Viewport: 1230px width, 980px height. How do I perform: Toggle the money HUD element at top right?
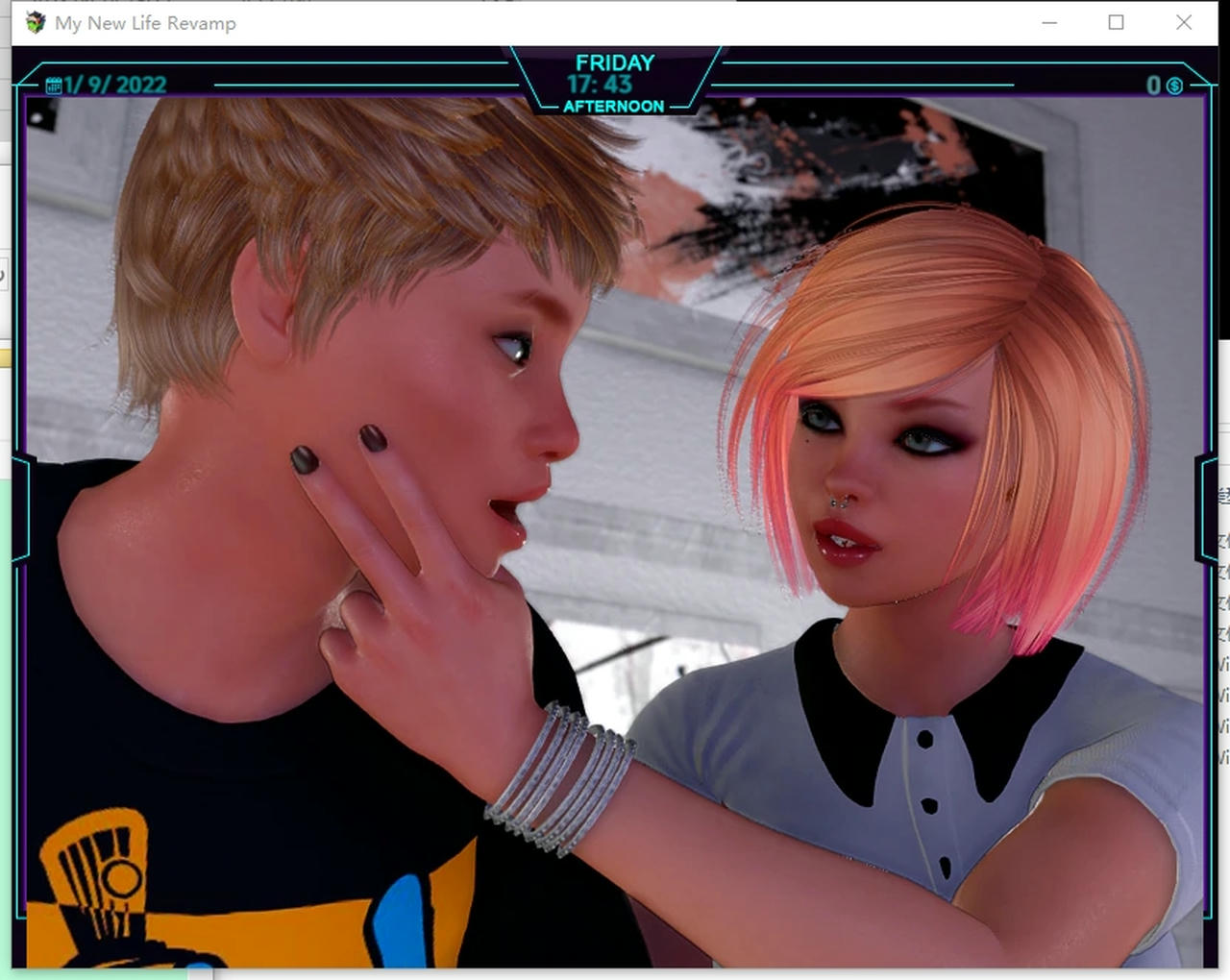[x=1163, y=86]
